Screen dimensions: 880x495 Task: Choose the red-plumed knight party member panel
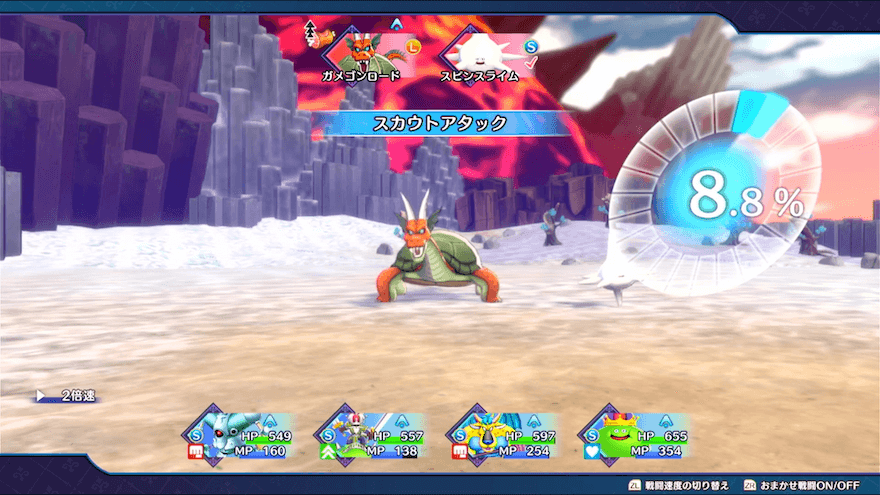click(x=370, y=437)
